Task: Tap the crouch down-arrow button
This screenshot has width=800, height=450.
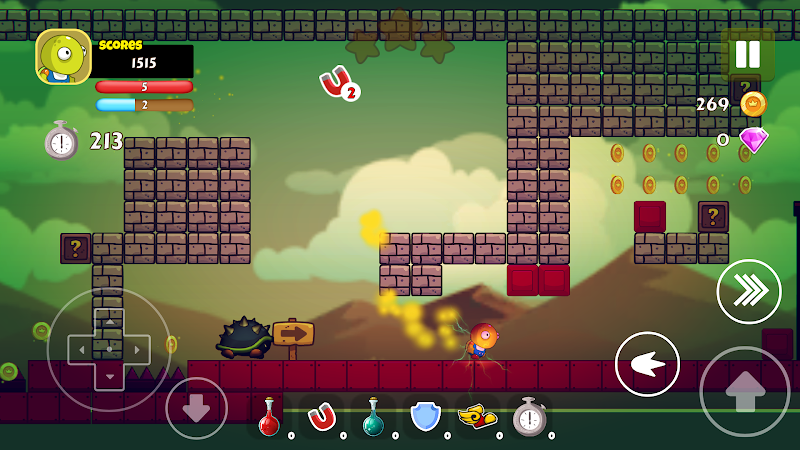Action: (x=196, y=407)
